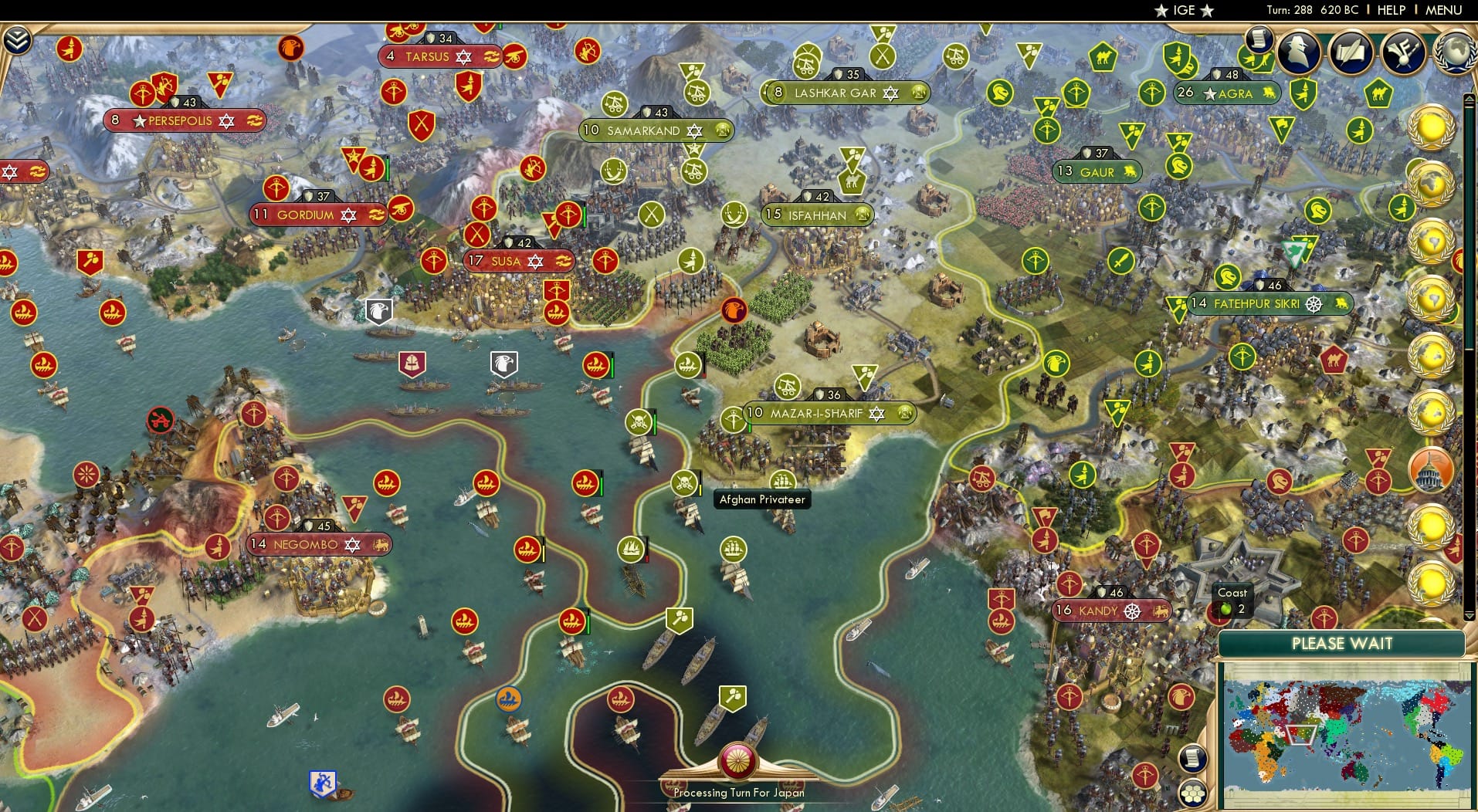The height and width of the screenshot is (812, 1478).
Task: Click the United Nations laurel notification
Action: 1432,182
